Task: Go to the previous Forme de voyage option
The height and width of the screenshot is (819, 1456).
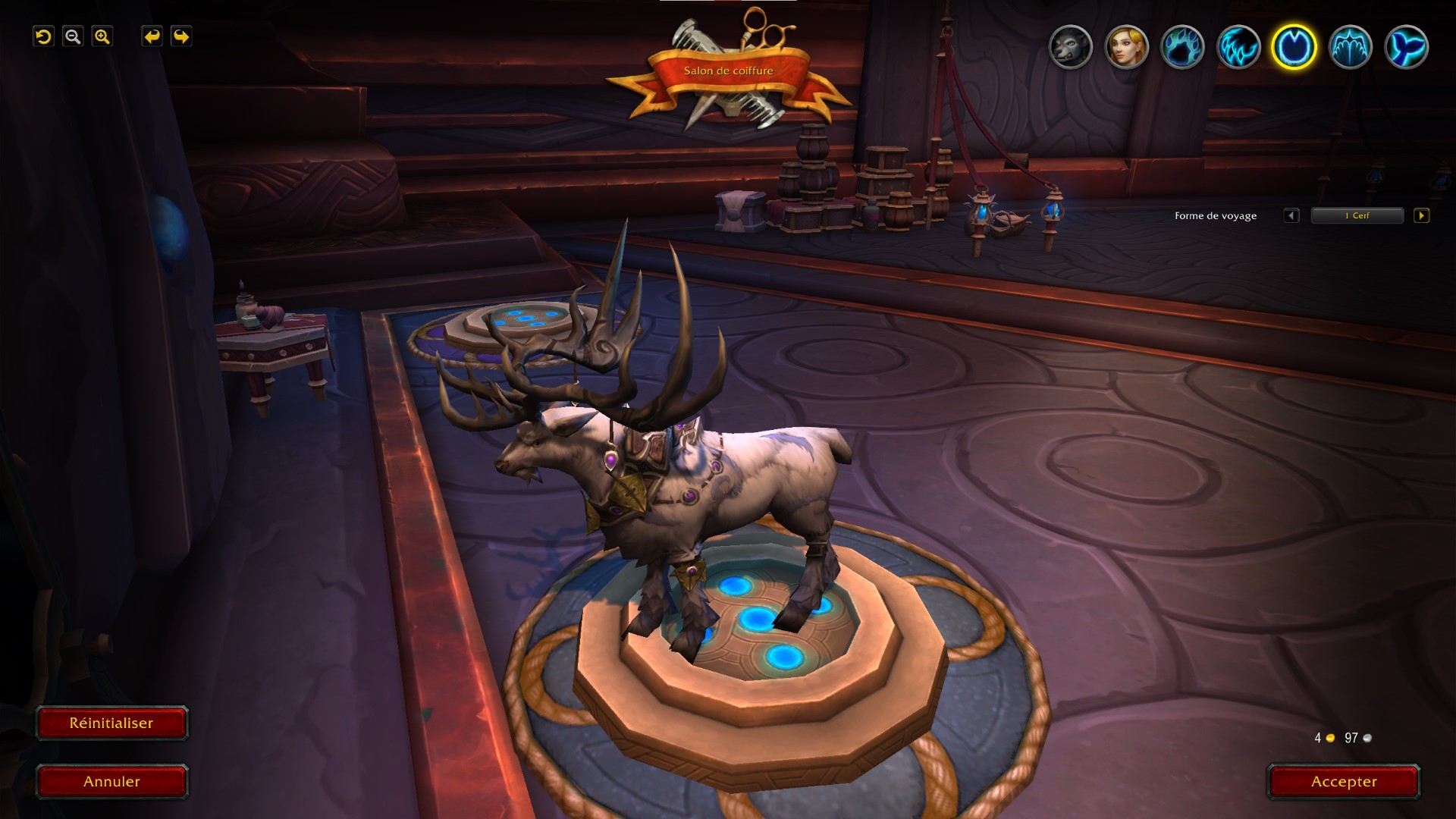Action: (x=1291, y=215)
